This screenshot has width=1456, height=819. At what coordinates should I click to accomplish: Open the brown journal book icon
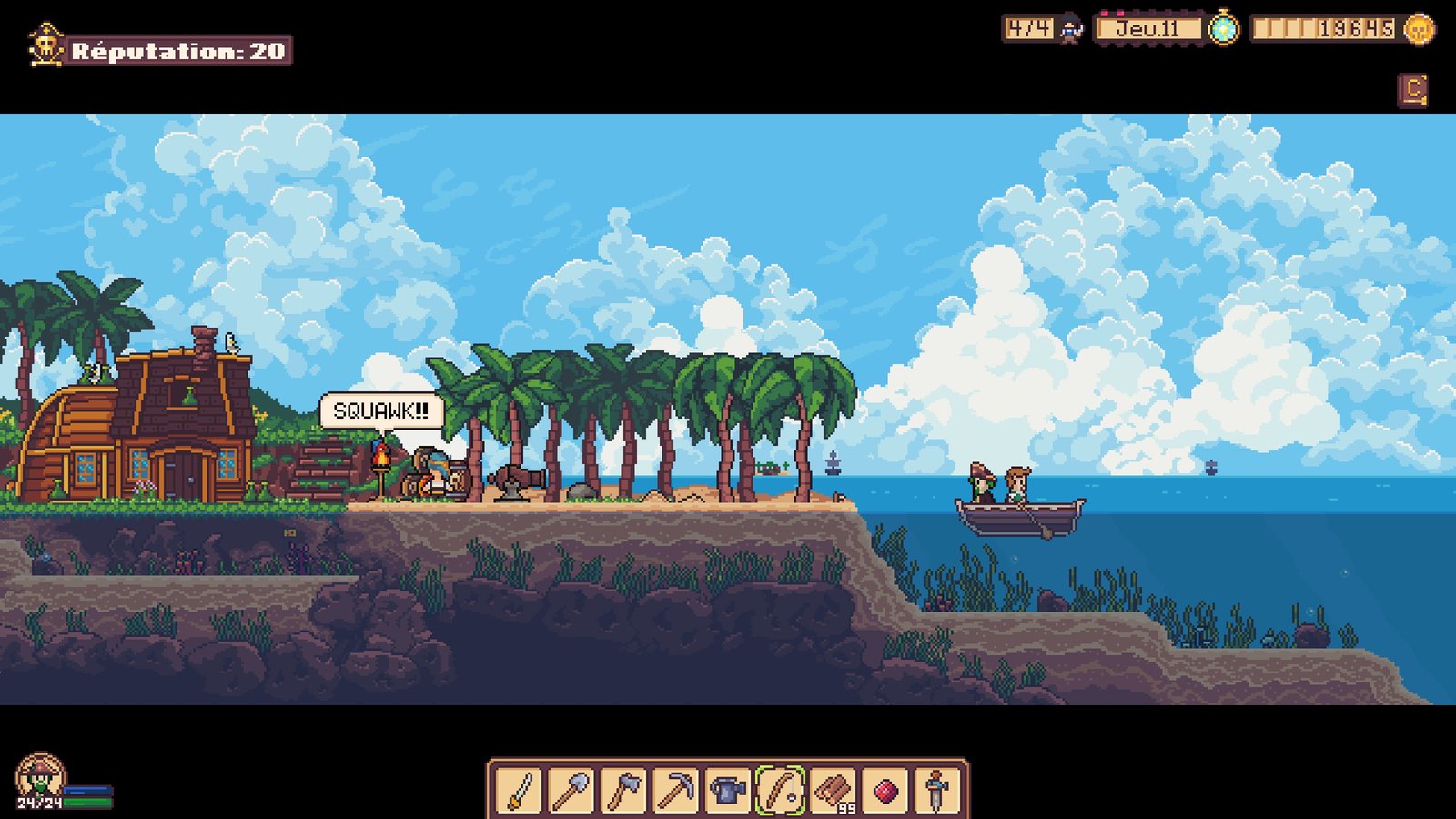click(1412, 90)
